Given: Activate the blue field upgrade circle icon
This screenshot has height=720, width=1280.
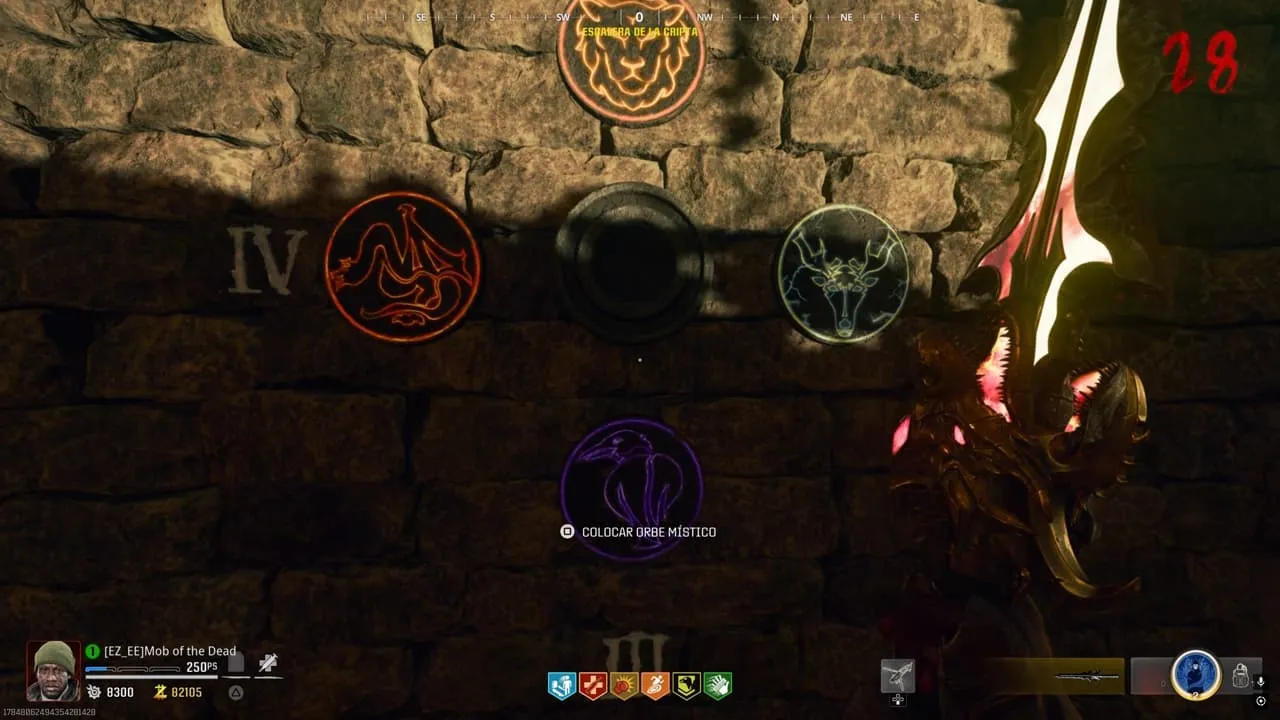Looking at the screenshot, I should point(1195,675).
